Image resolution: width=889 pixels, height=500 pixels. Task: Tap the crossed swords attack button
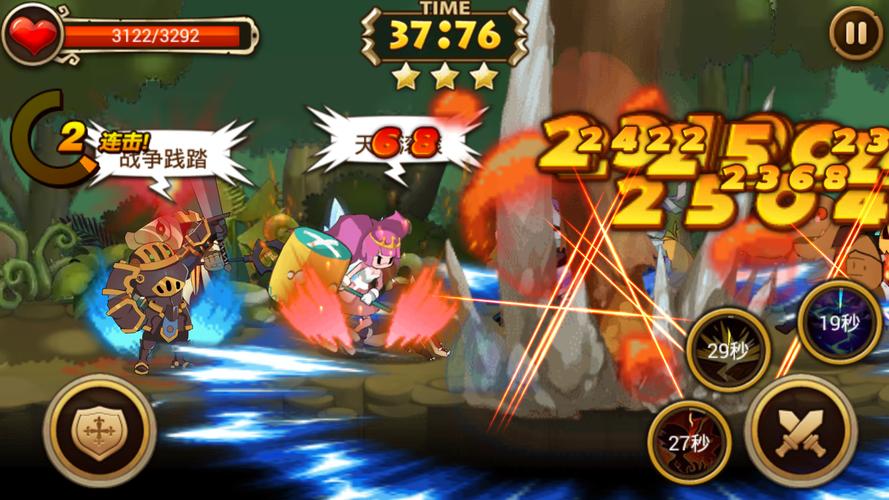[x=800, y=431]
